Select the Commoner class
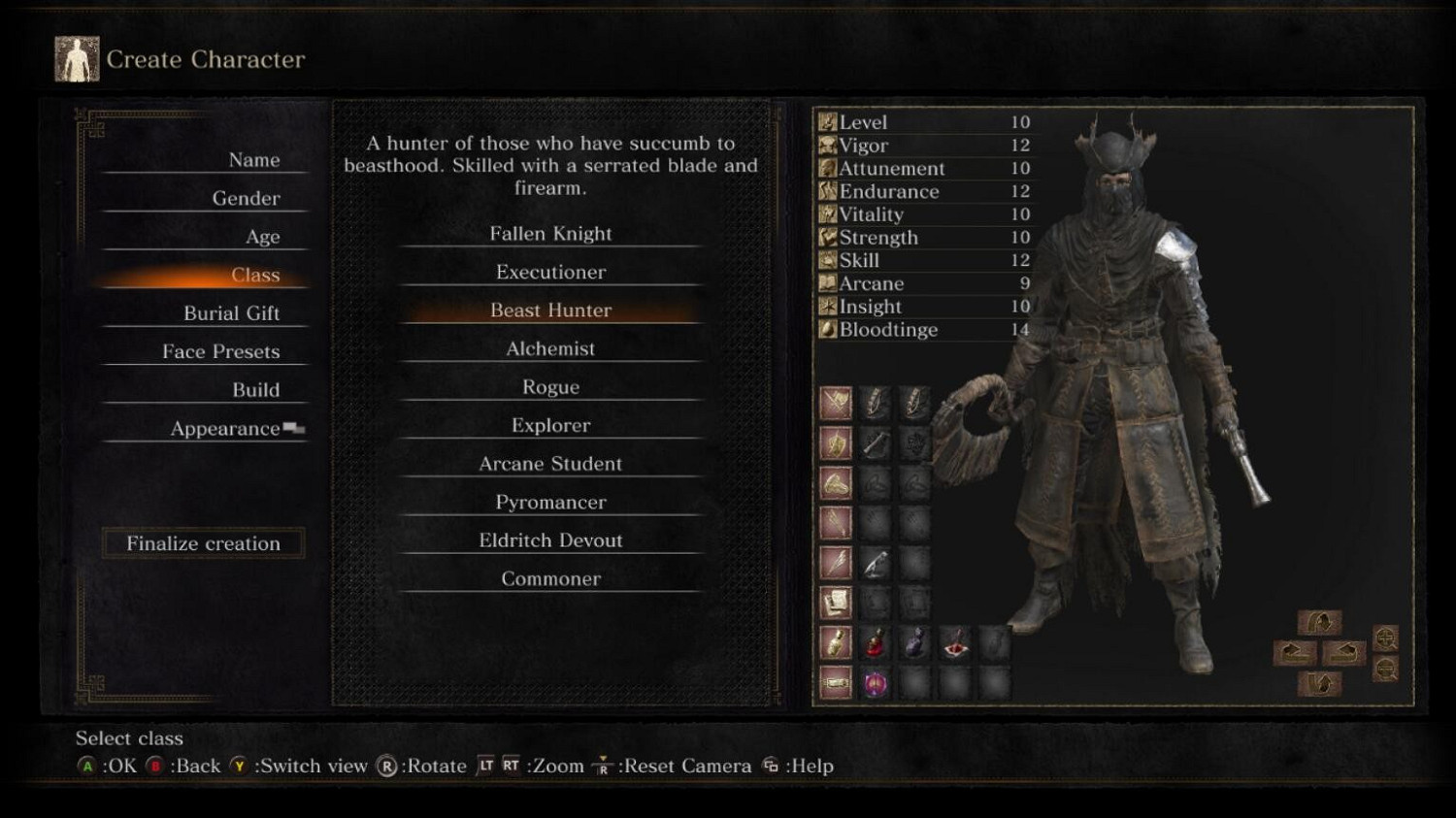The image size is (1456, 818). 550,579
